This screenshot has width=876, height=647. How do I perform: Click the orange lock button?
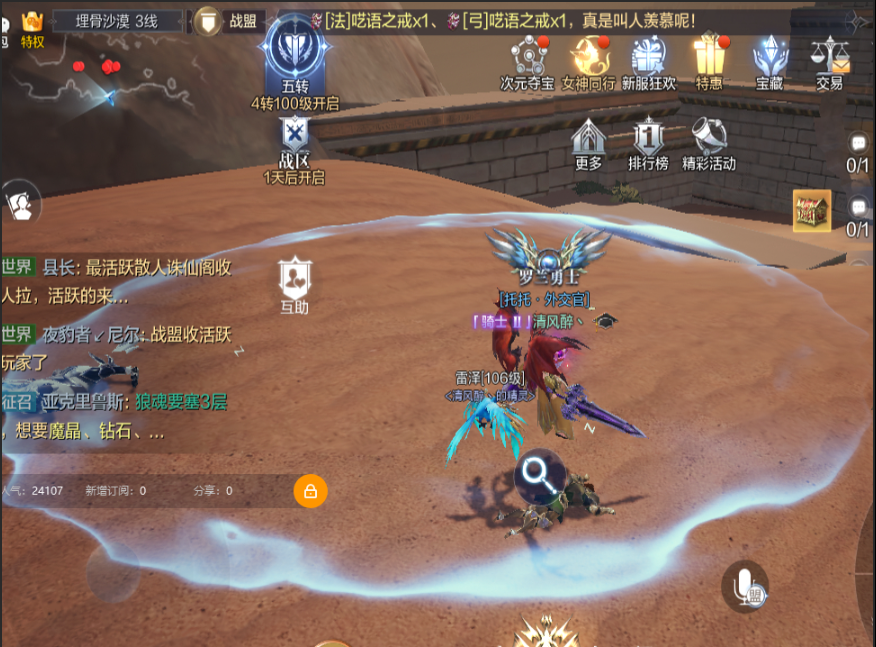pos(311,491)
